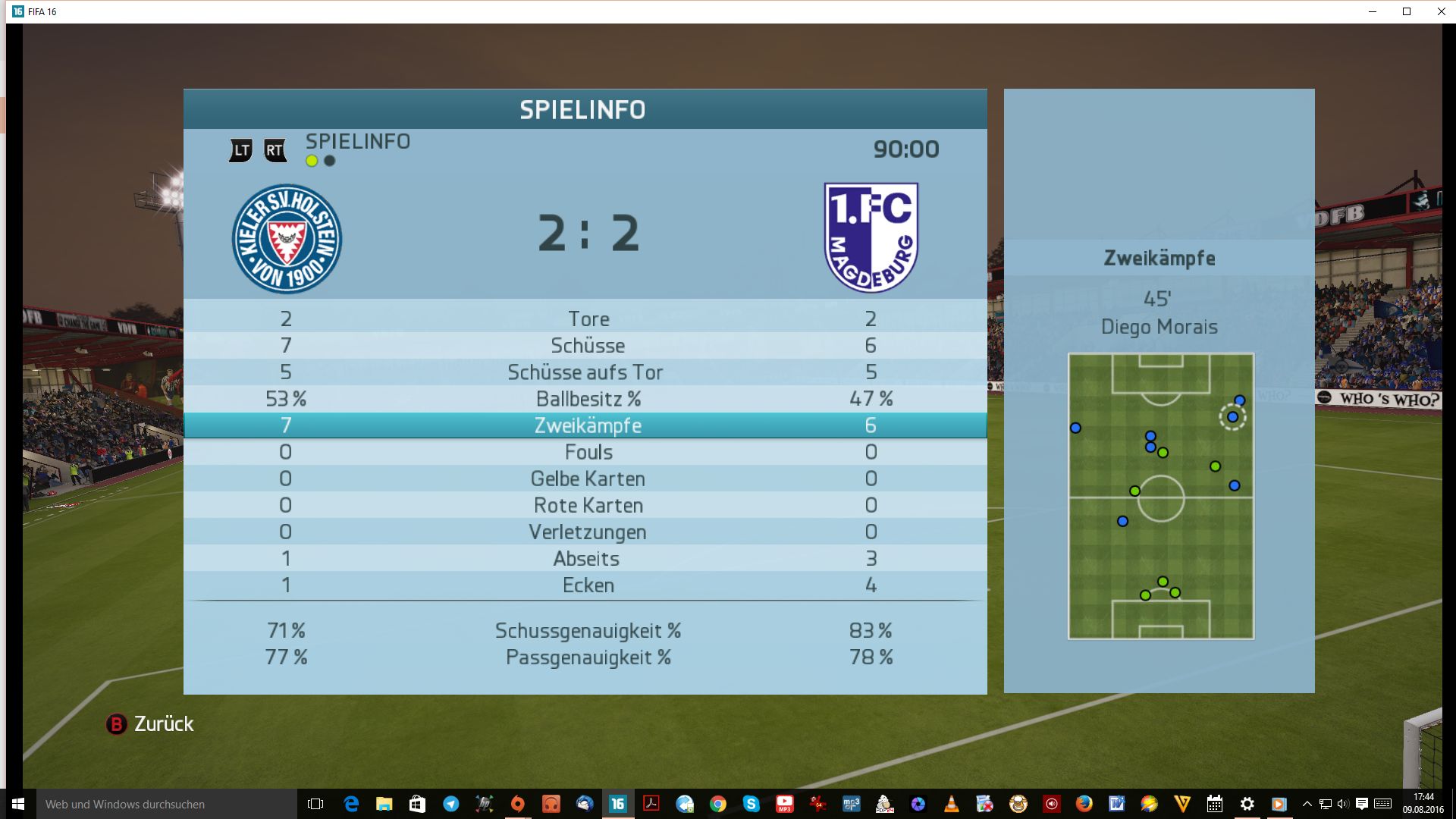This screenshot has height=819, width=1456.
Task: Click the highlighted Zweikämpfe row
Action: point(588,425)
